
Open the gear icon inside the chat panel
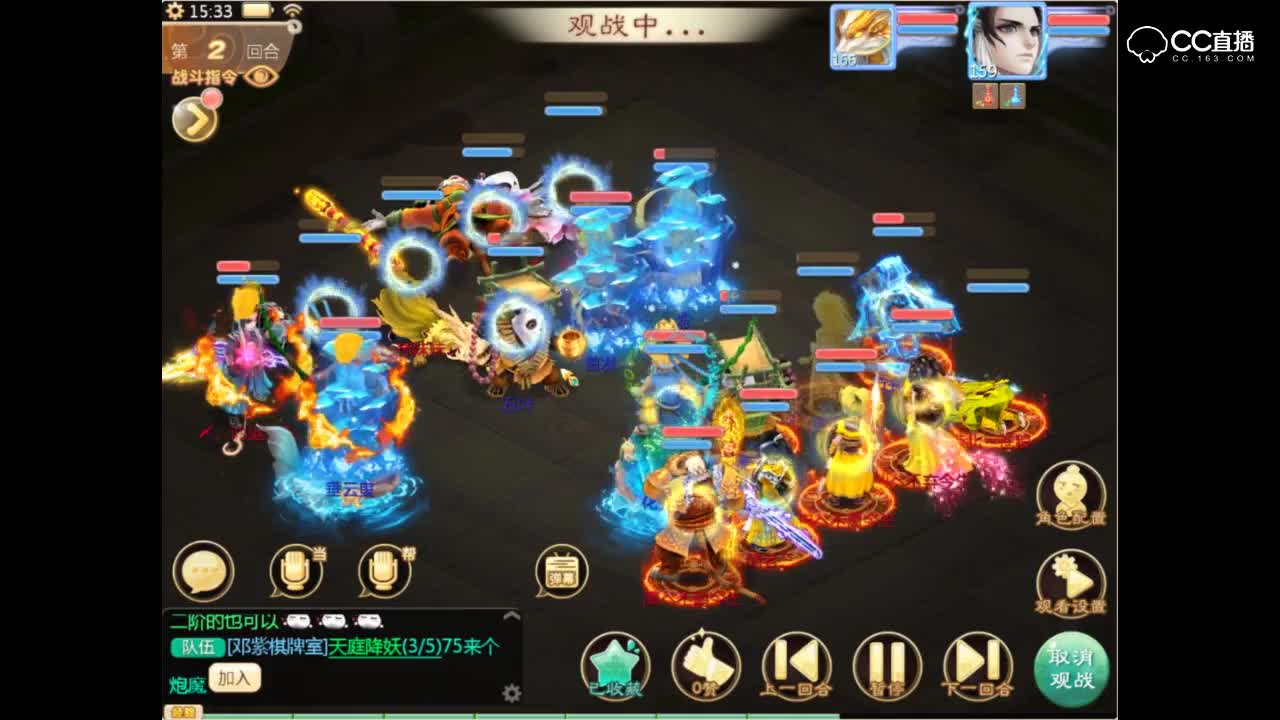click(x=511, y=692)
